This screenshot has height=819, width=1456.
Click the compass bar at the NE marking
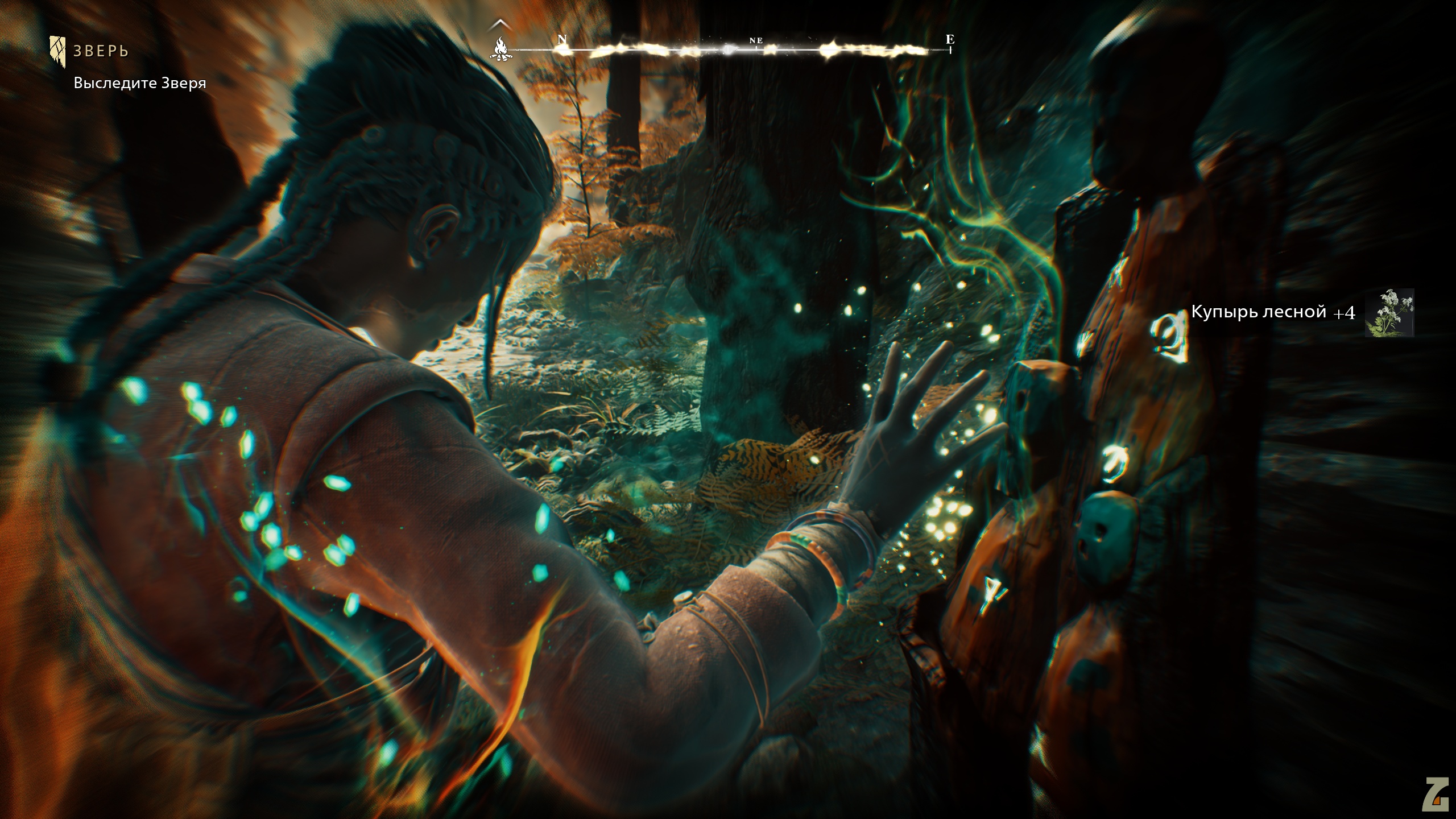tap(756, 42)
